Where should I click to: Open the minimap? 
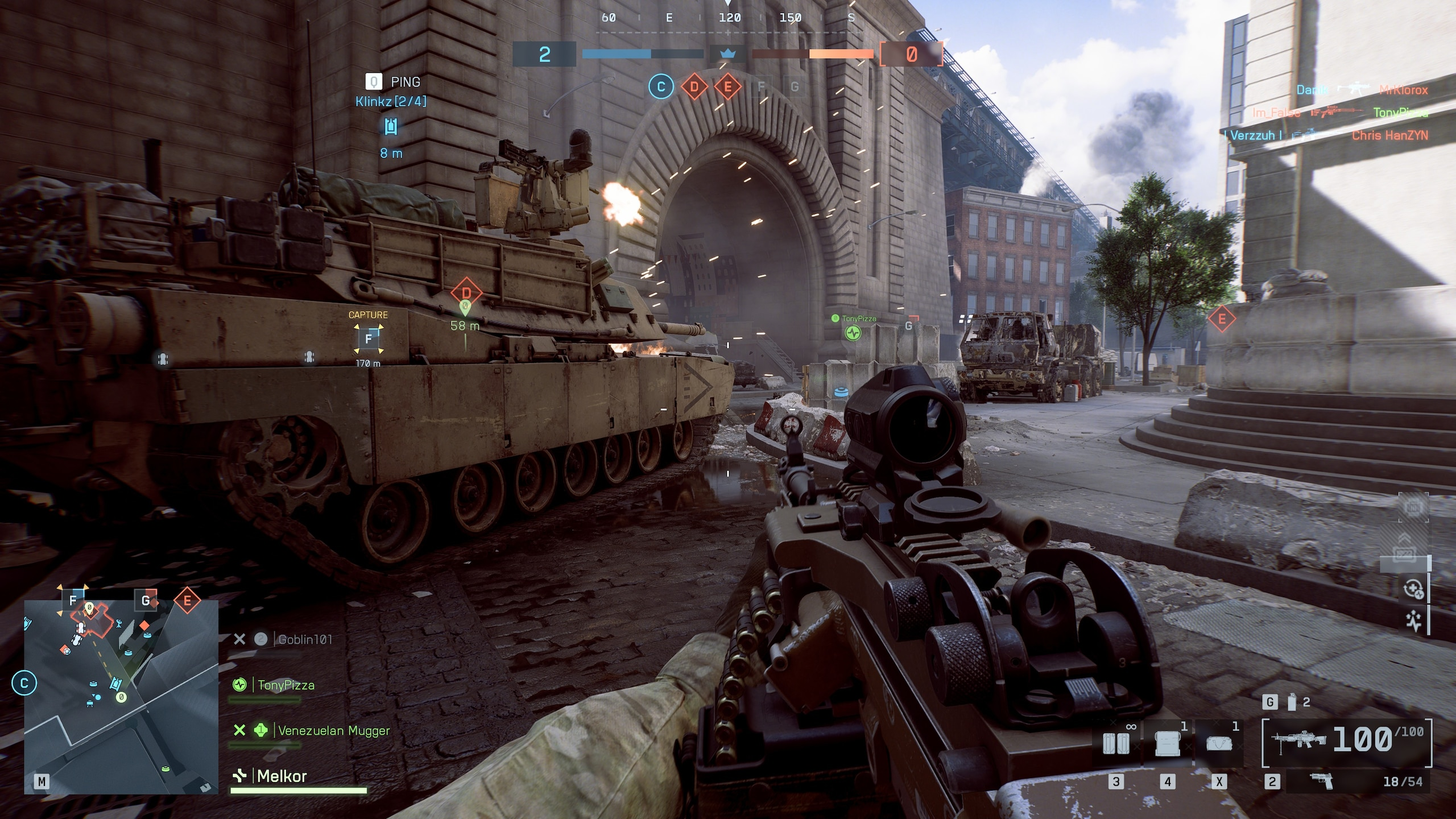(x=121, y=697)
